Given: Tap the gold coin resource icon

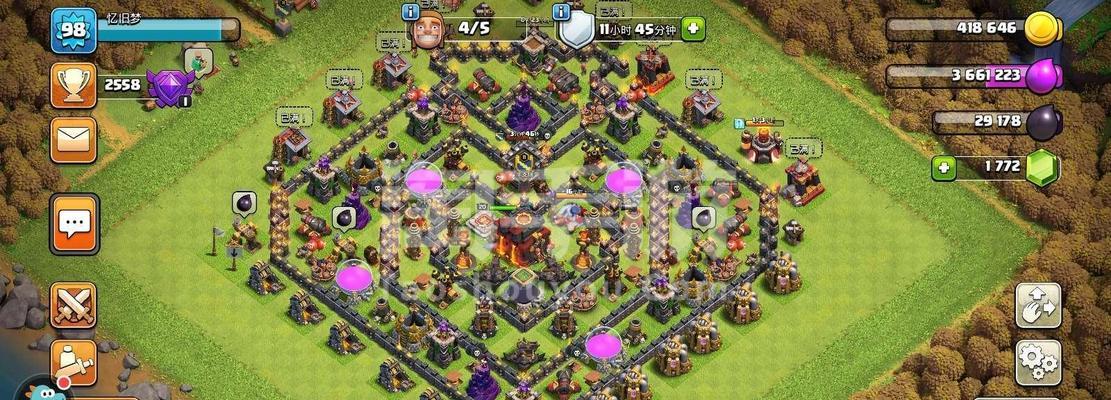Looking at the screenshot, I should point(1043,27).
